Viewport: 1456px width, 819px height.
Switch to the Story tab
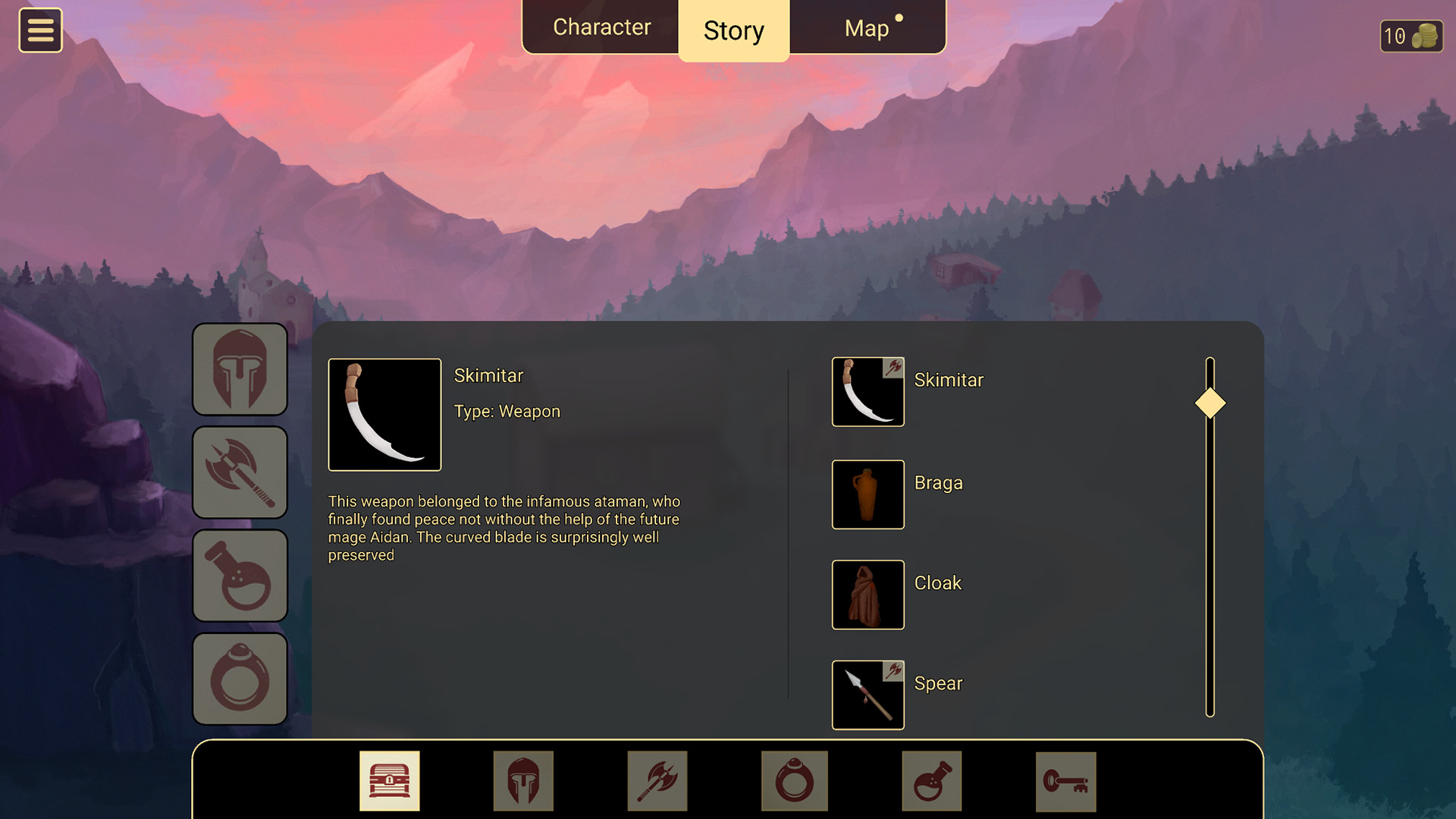point(733,30)
